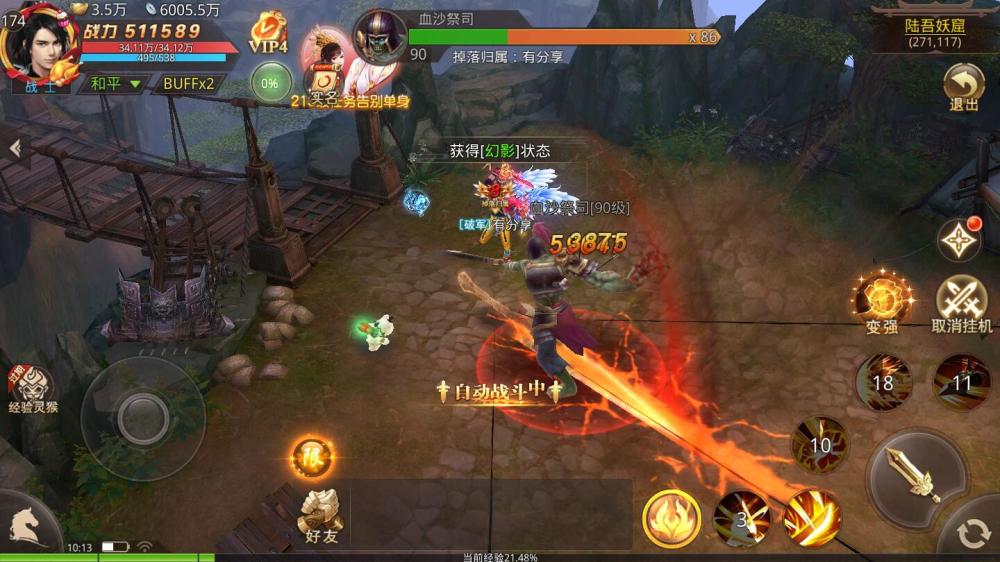Tap the green 0% circular gauge

point(269,83)
